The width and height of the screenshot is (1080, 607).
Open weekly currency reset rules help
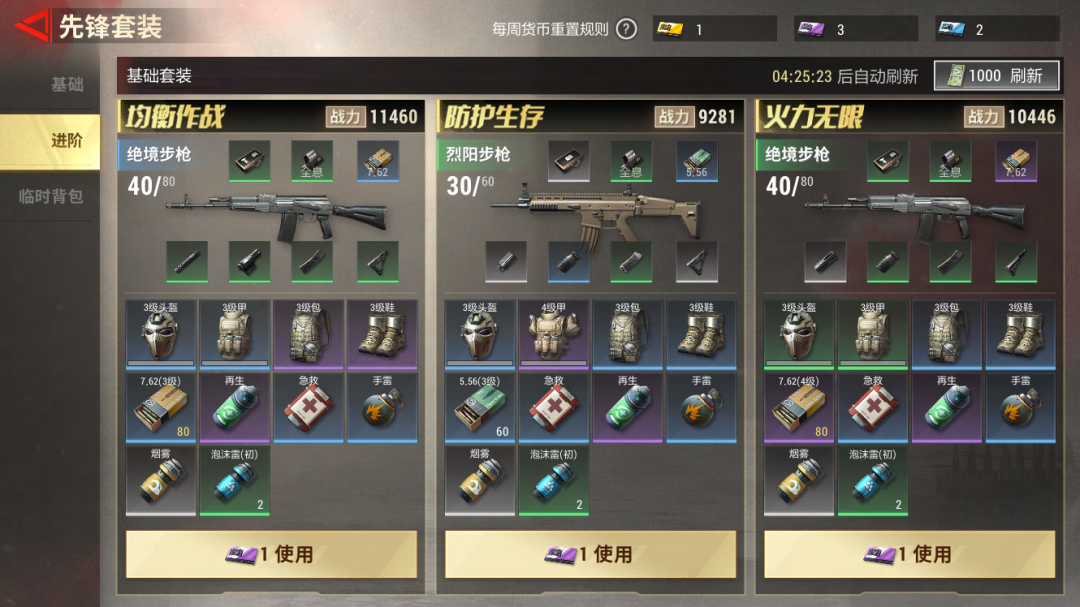click(x=626, y=29)
